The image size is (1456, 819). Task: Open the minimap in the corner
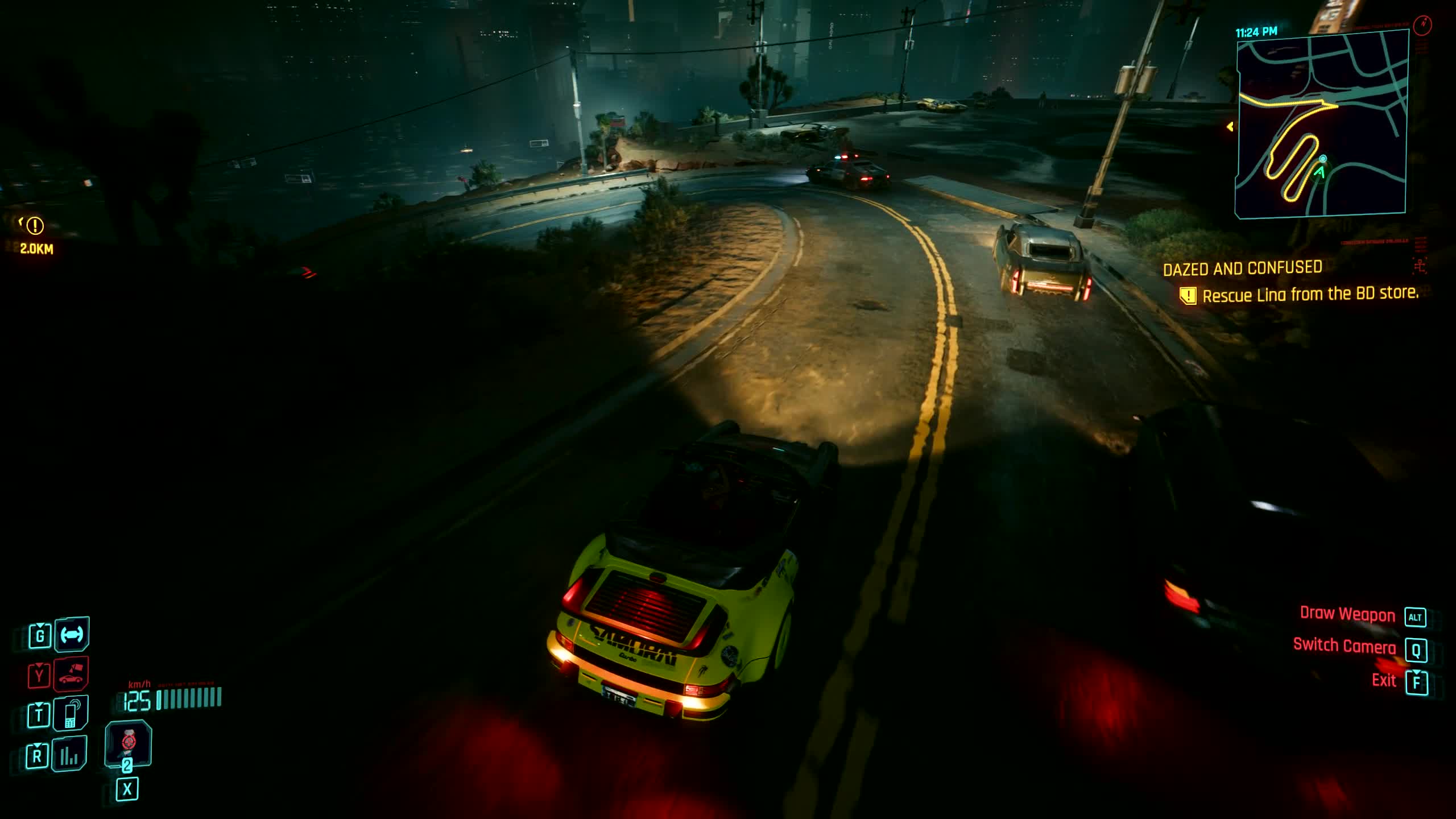pyautogui.click(x=1322, y=123)
